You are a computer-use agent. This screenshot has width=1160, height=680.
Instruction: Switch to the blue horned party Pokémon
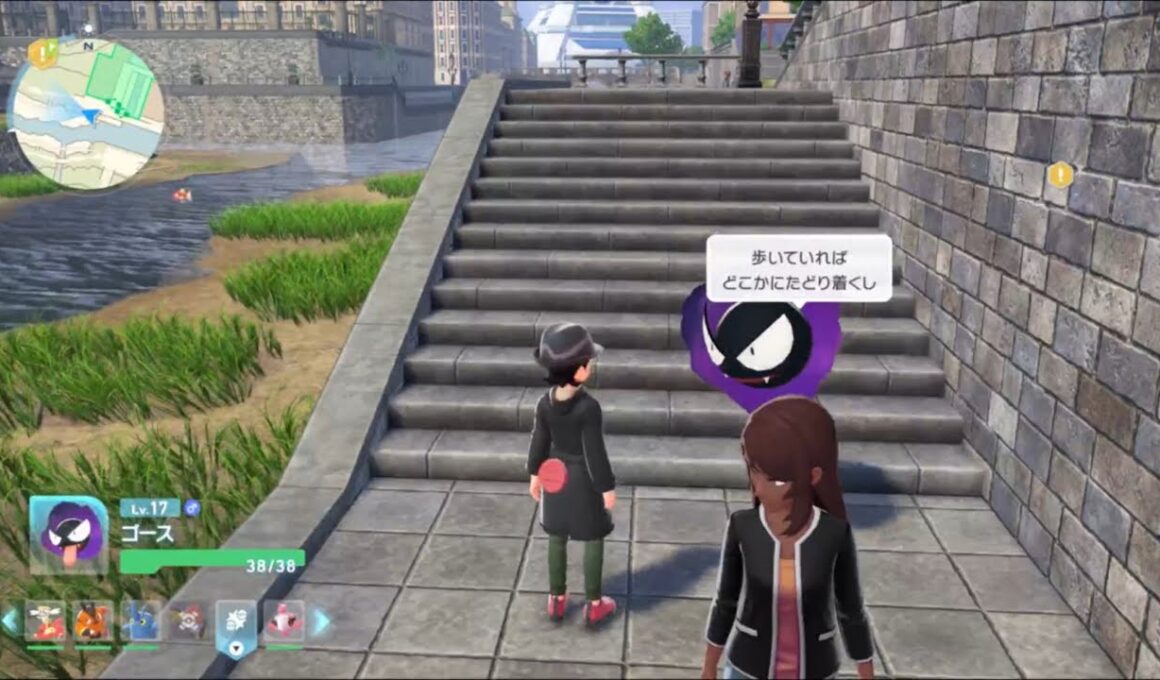tap(140, 623)
